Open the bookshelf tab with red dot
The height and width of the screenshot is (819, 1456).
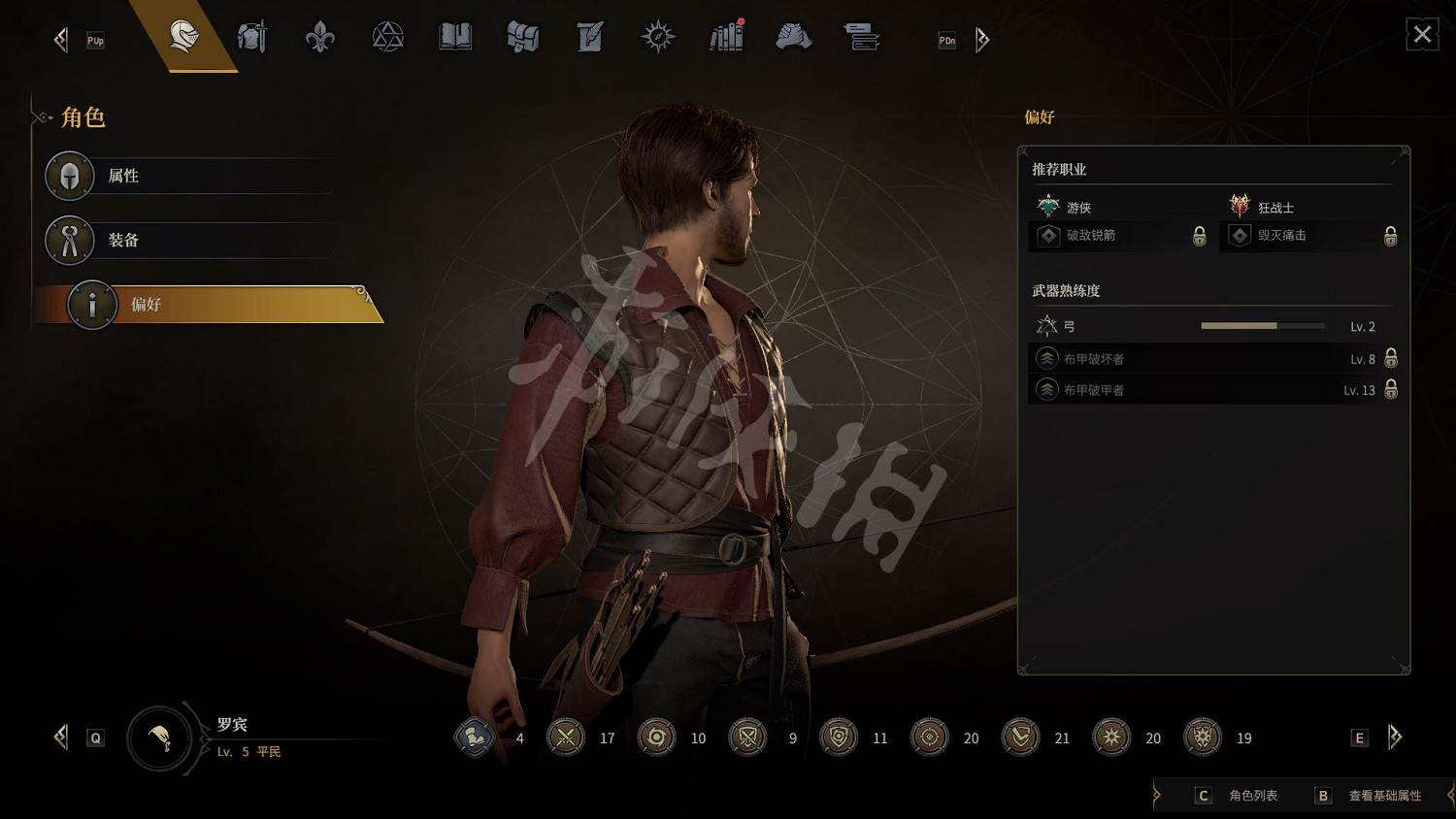click(x=726, y=38)
